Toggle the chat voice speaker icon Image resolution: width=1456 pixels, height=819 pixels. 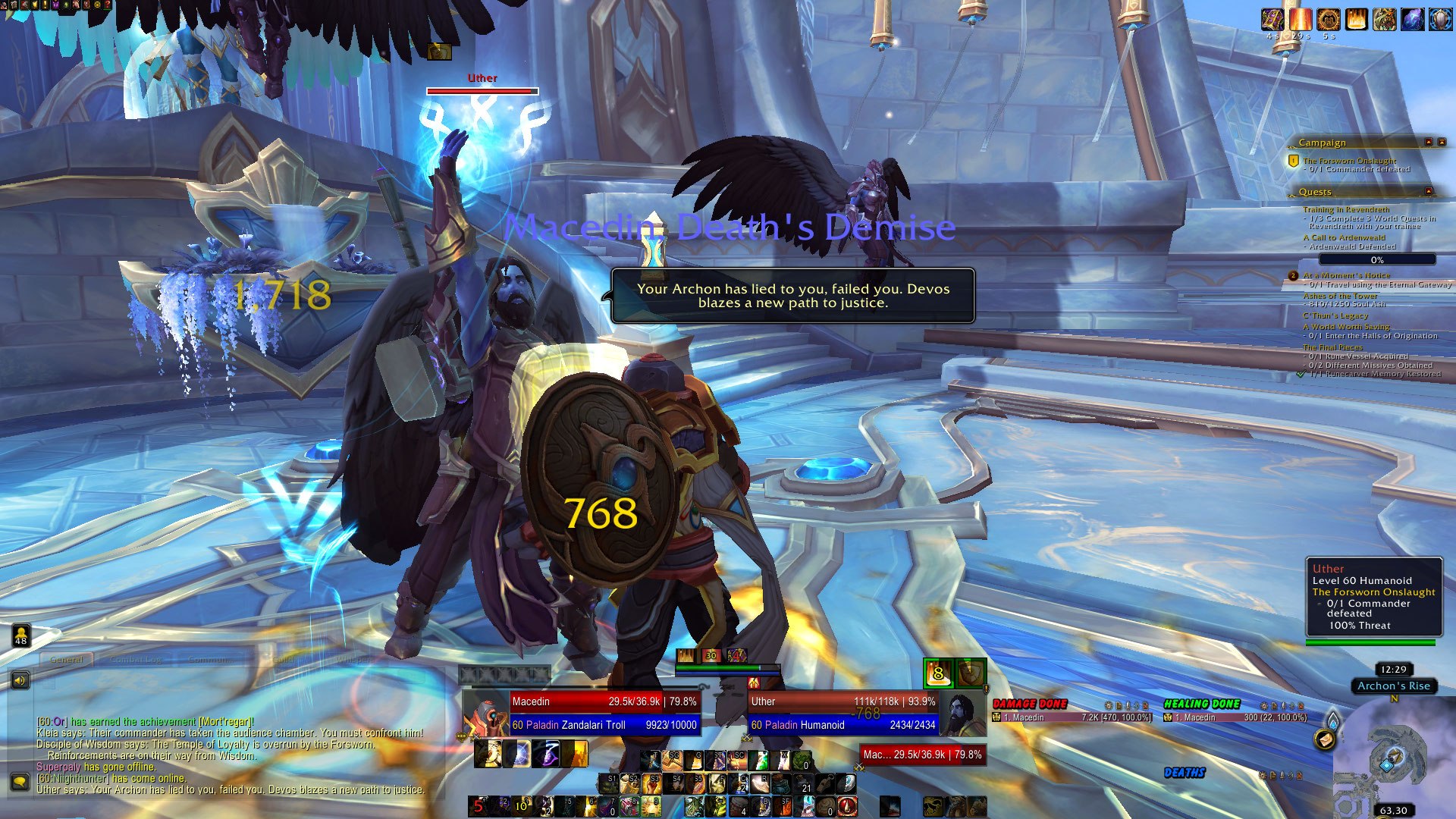(20, 680)
